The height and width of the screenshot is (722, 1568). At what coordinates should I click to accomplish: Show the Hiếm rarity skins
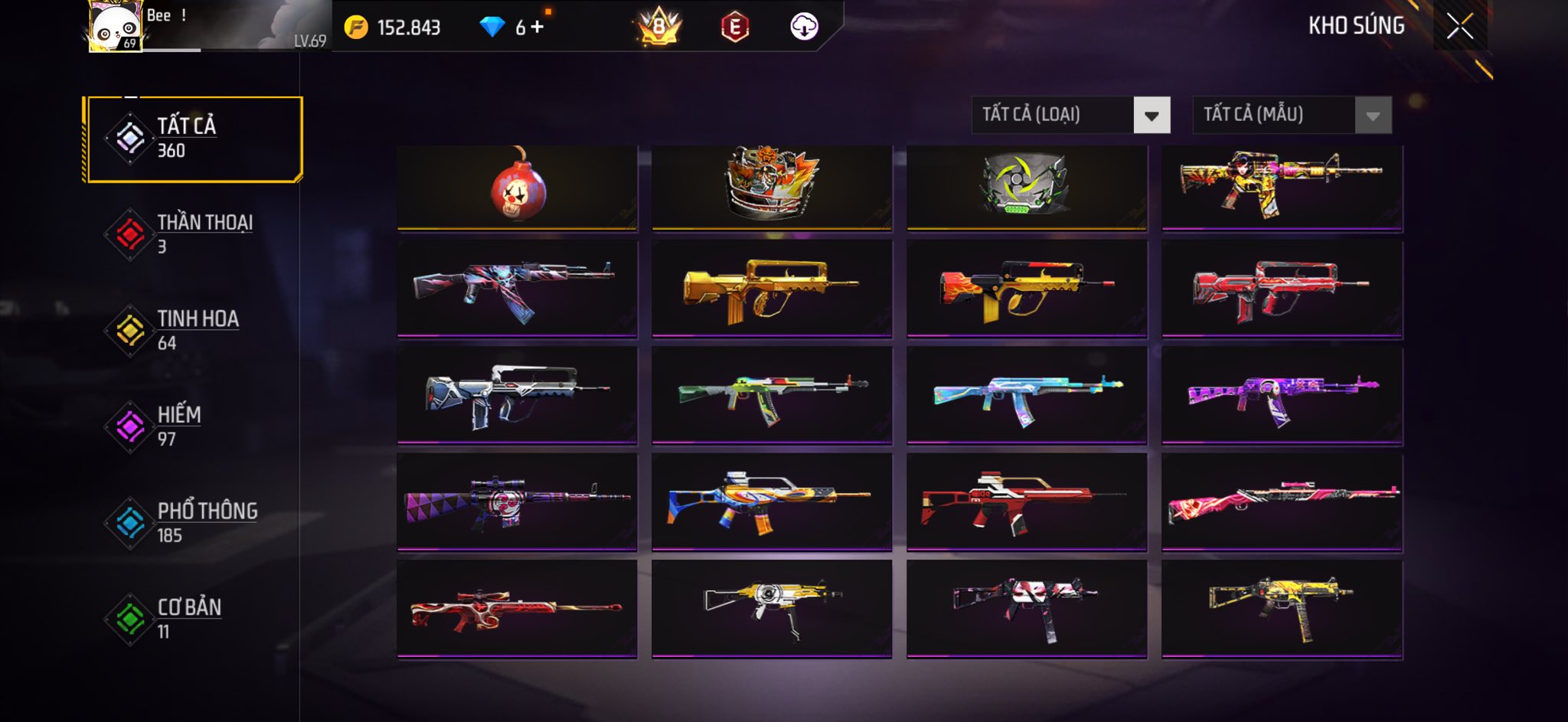coord(191,426)
